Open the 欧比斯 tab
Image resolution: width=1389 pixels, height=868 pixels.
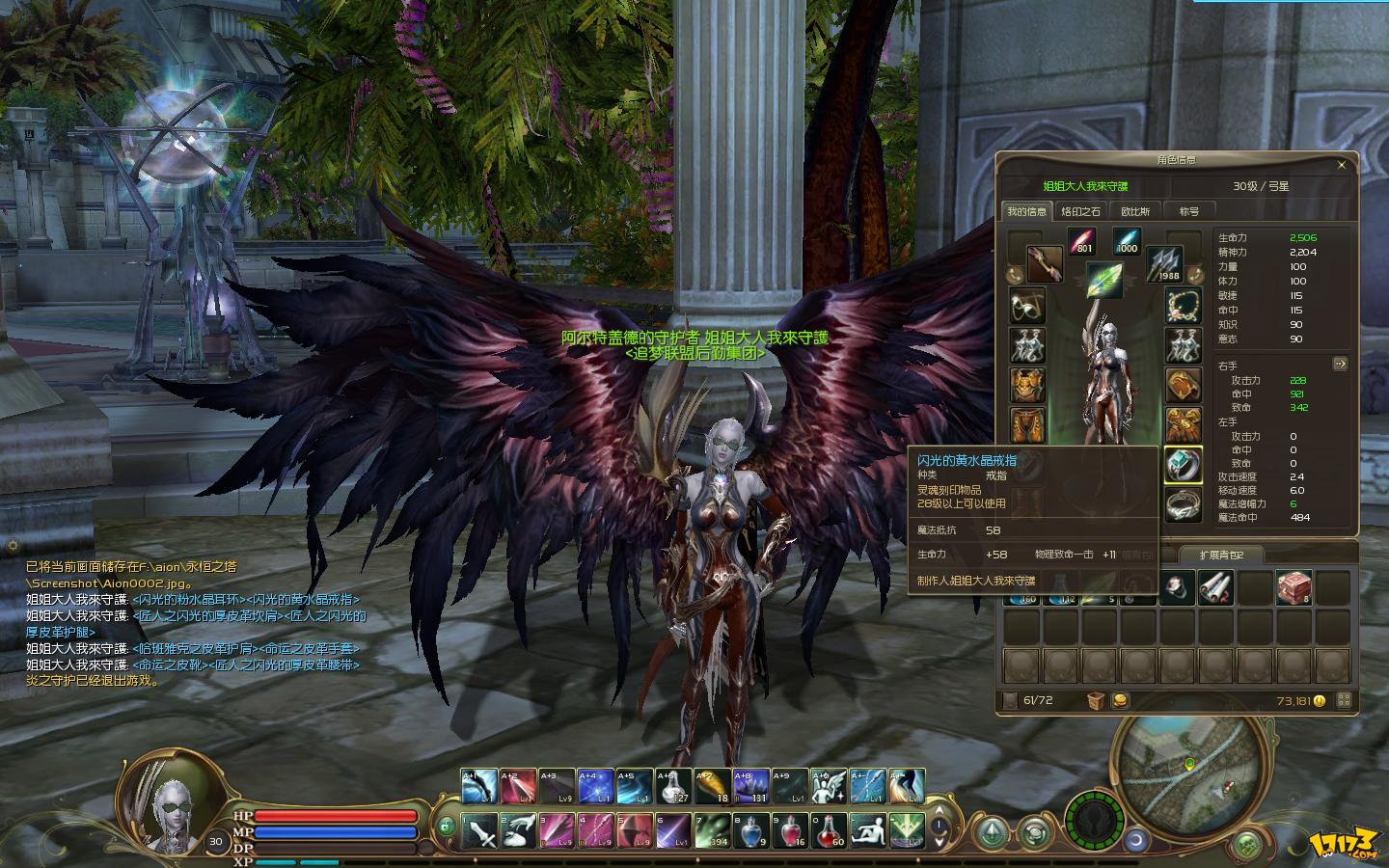1134,211
